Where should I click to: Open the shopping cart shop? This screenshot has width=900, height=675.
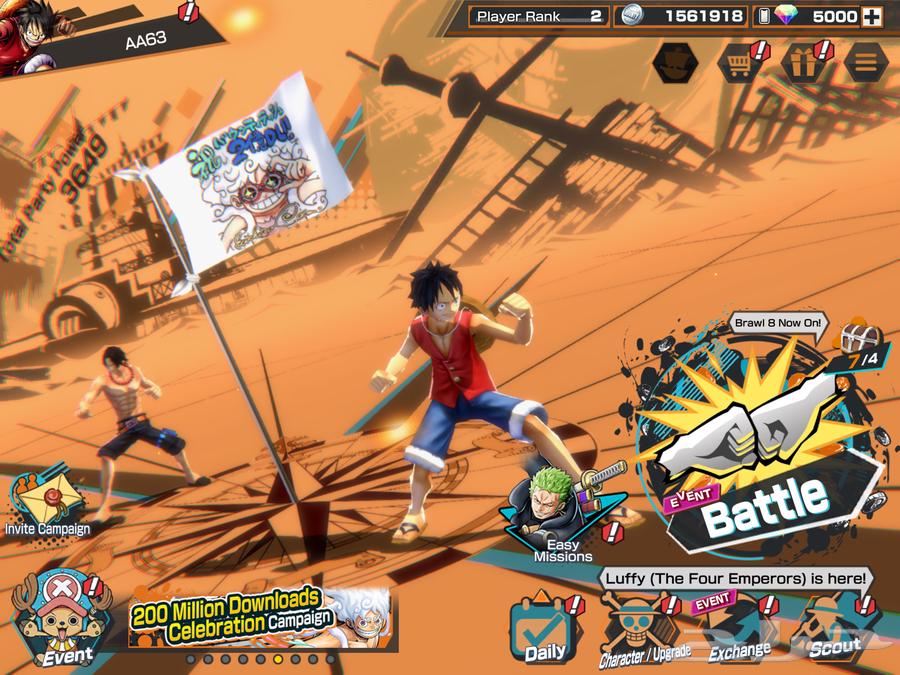739,64
